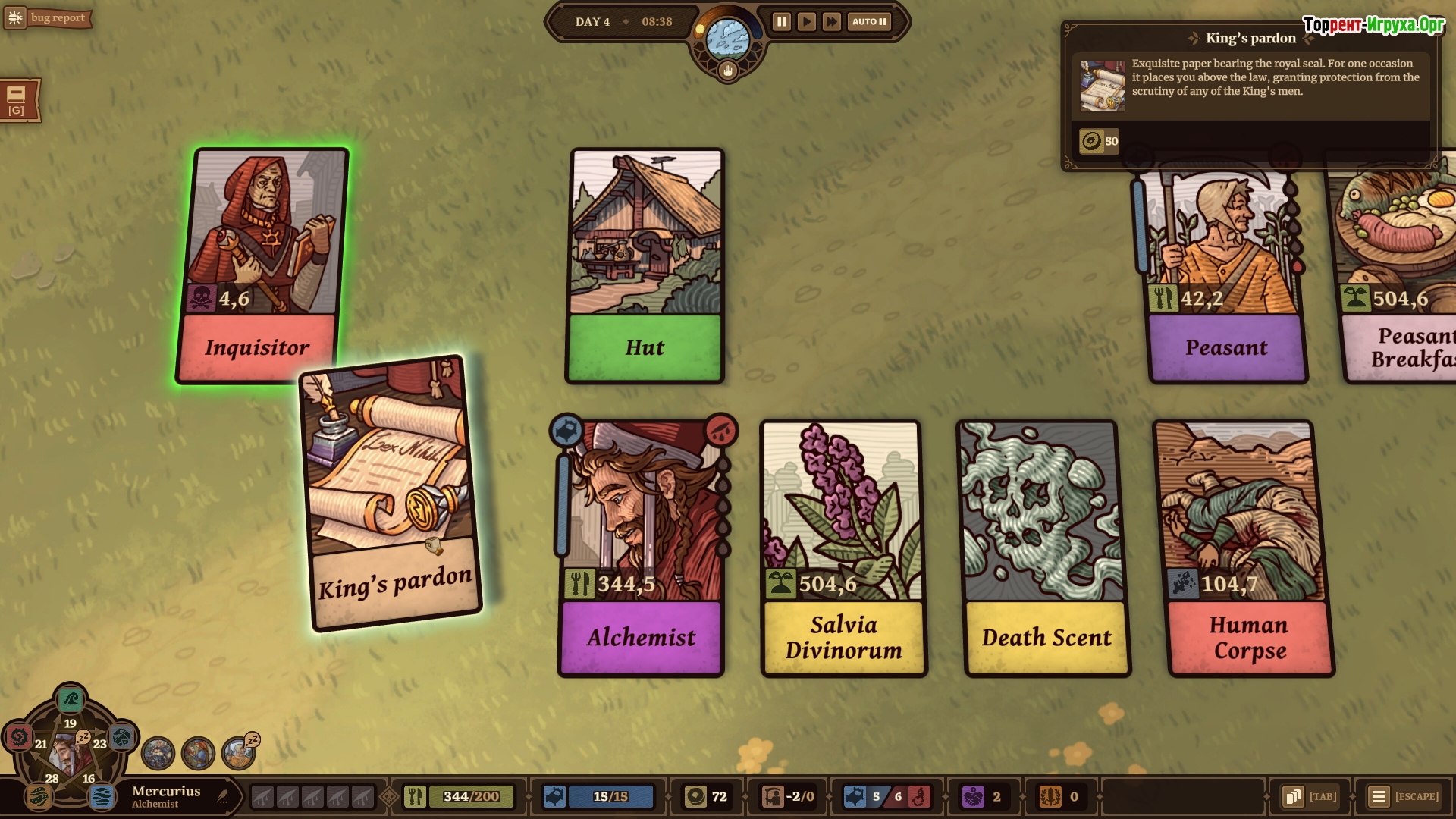The width and height of the screenshot is (1456, 819).
Task: Choose the Alchemist card
Action: (642, 548)
